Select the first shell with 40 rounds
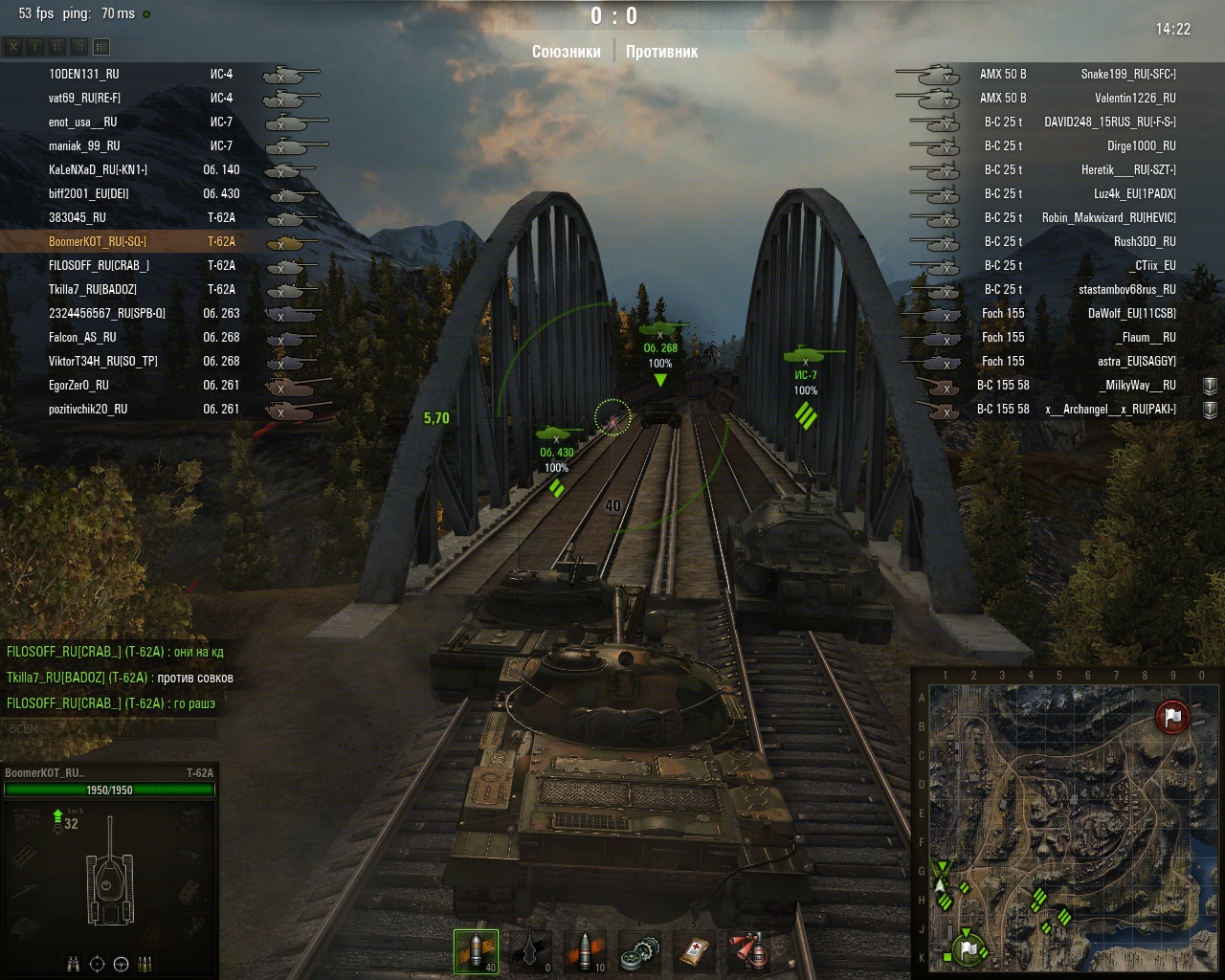The image size is (1225, 980). click(x=476, y=950)
